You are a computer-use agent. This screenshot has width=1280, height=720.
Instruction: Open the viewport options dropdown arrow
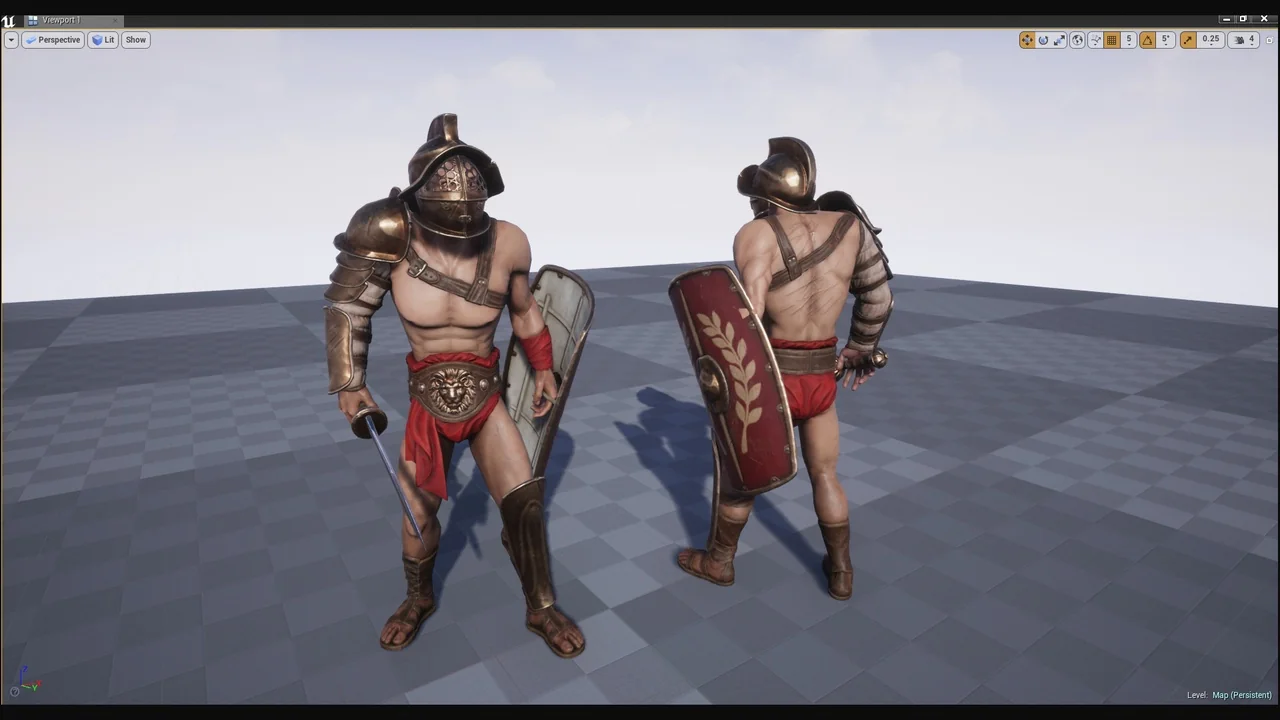coord(11,39)
